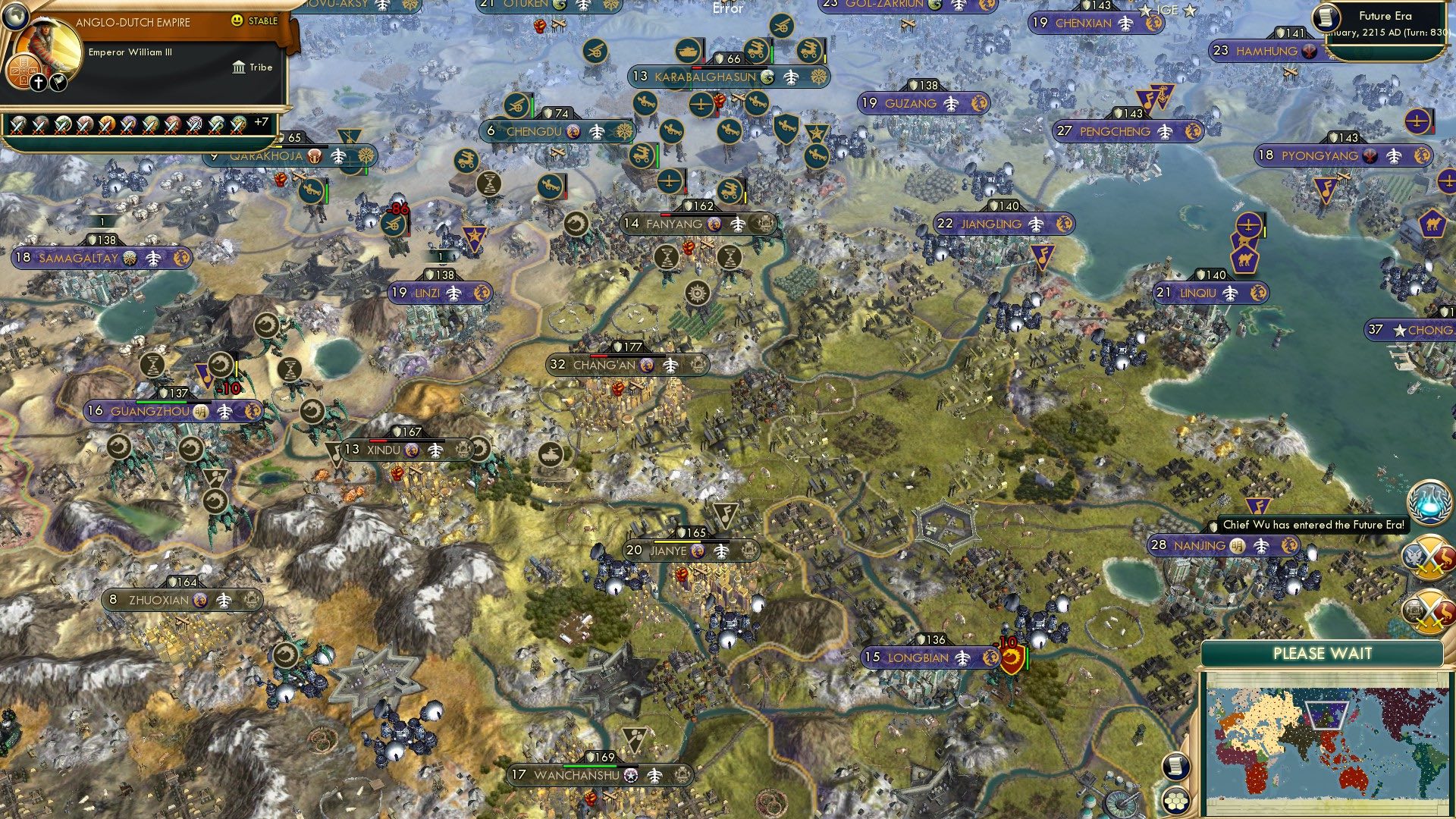Select the flag icon next to the religion symbol

click(58, 83)
